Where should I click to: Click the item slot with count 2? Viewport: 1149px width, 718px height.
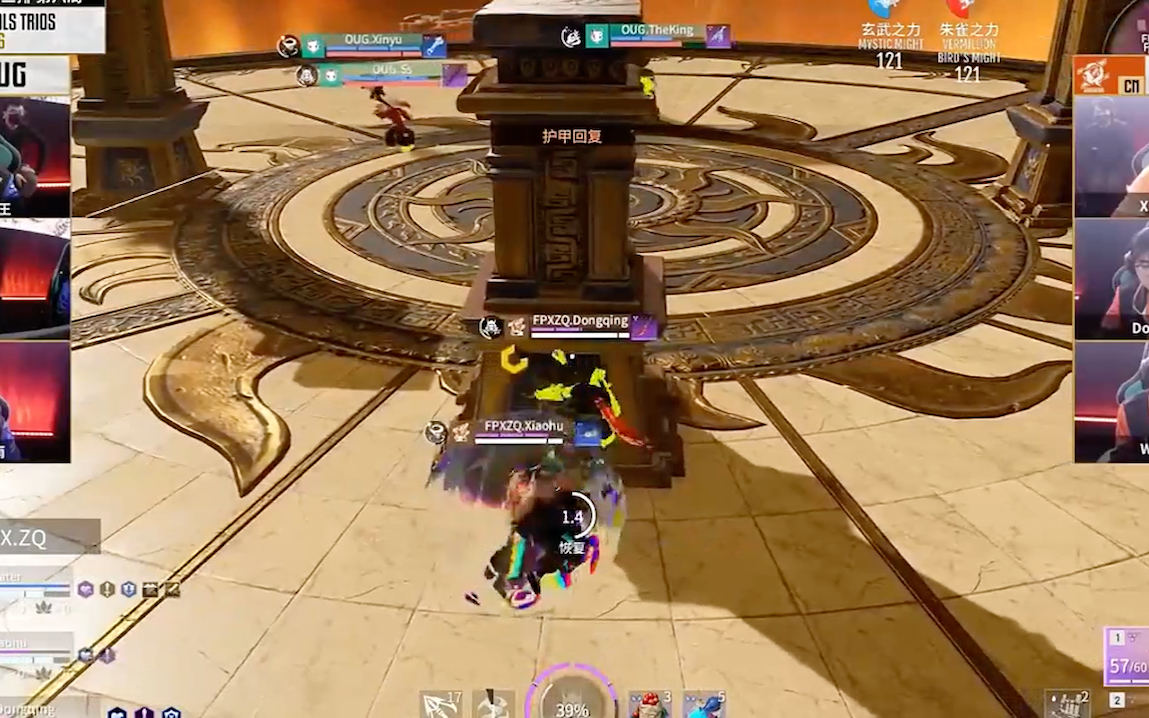pos(1067,704)
